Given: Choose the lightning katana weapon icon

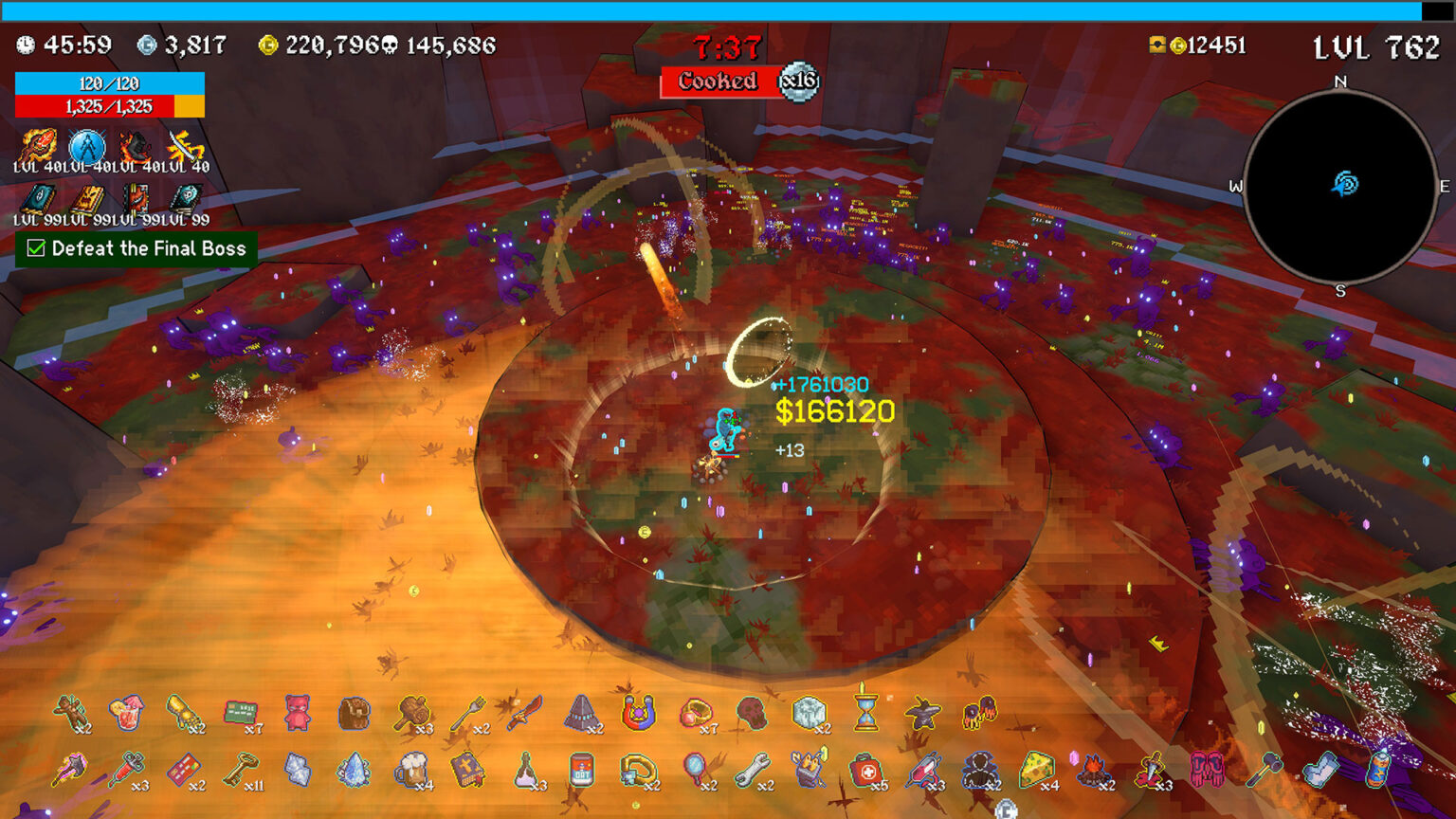Looking at the screenshot, I should pyautogui.click(x=185, y=148).
